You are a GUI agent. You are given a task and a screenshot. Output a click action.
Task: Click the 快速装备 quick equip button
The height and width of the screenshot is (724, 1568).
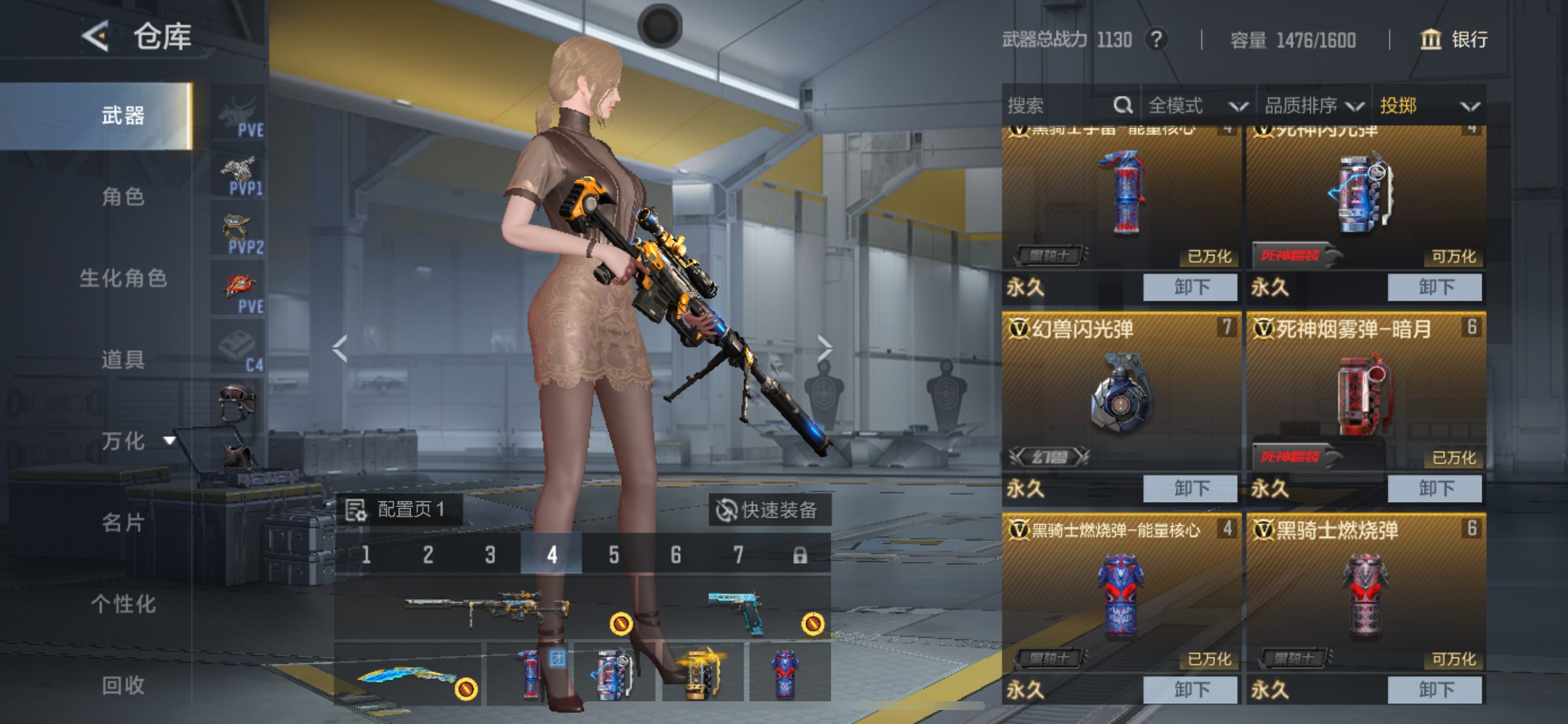coord(768,510)
